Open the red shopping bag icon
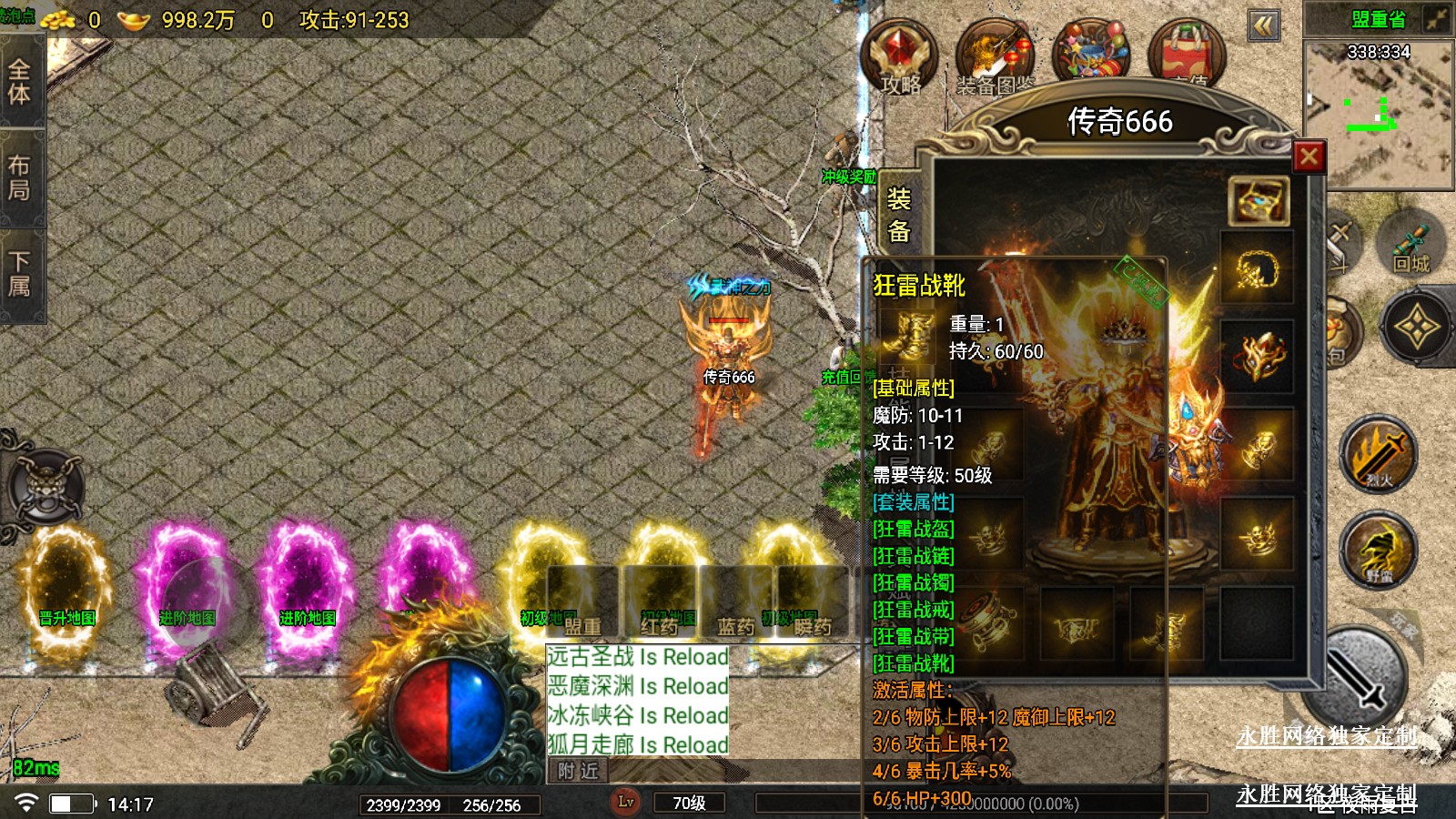 [x=1187, y=55]
